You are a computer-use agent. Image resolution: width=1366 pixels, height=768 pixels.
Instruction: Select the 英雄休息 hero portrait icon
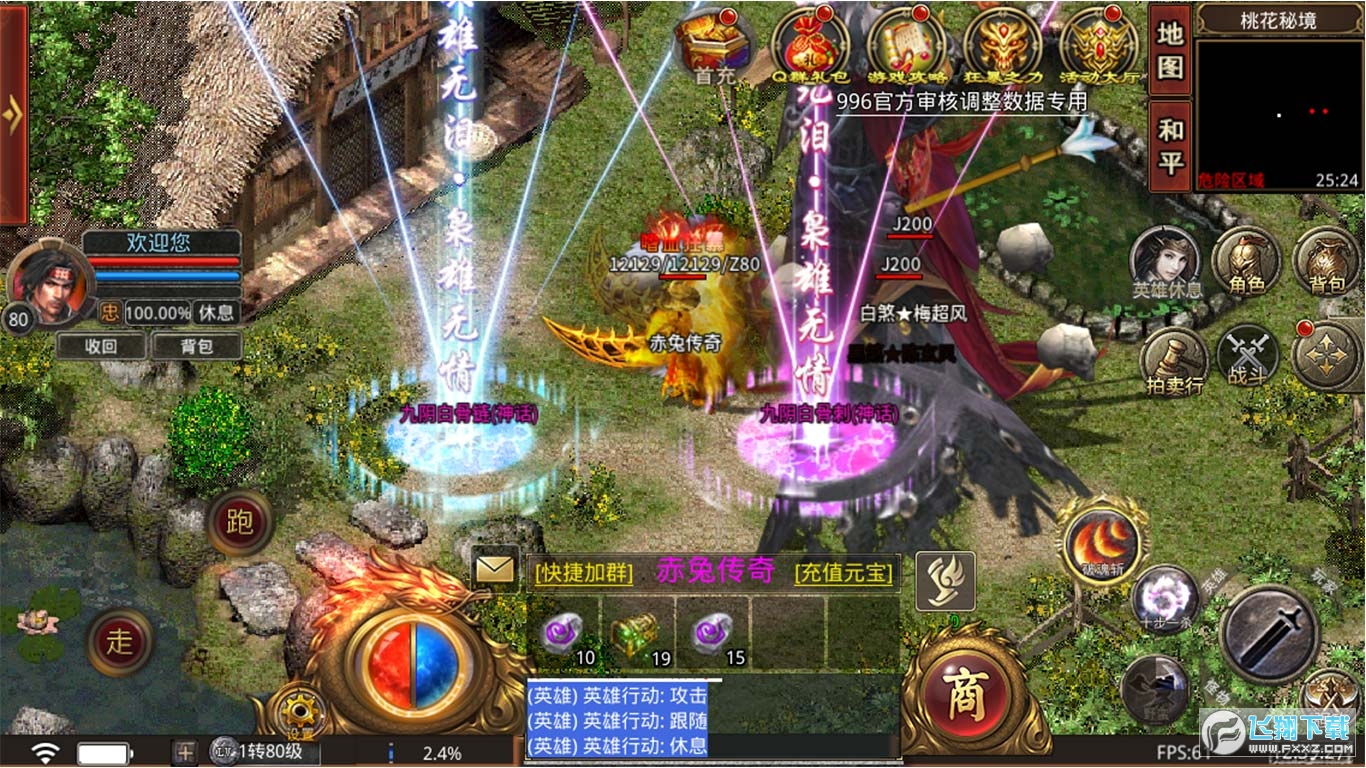click(x=1166, y=260)
